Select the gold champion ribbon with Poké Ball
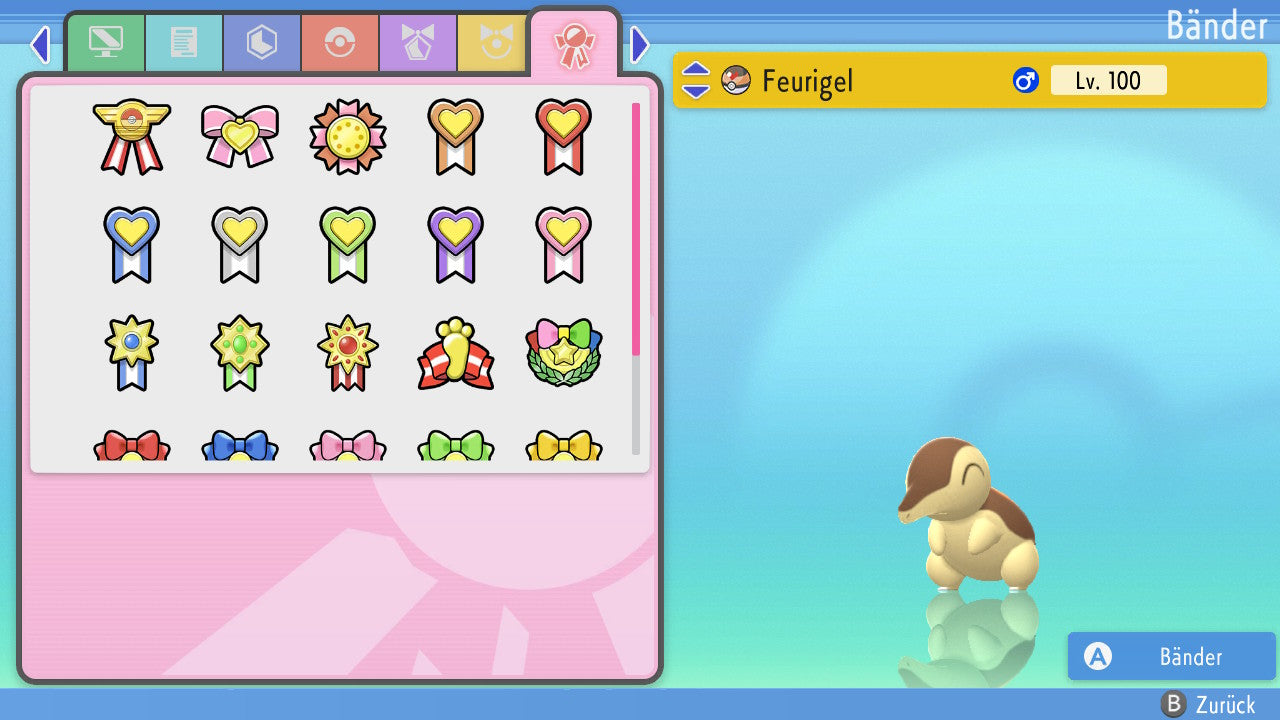1280x720 pixels. [131, 135]
